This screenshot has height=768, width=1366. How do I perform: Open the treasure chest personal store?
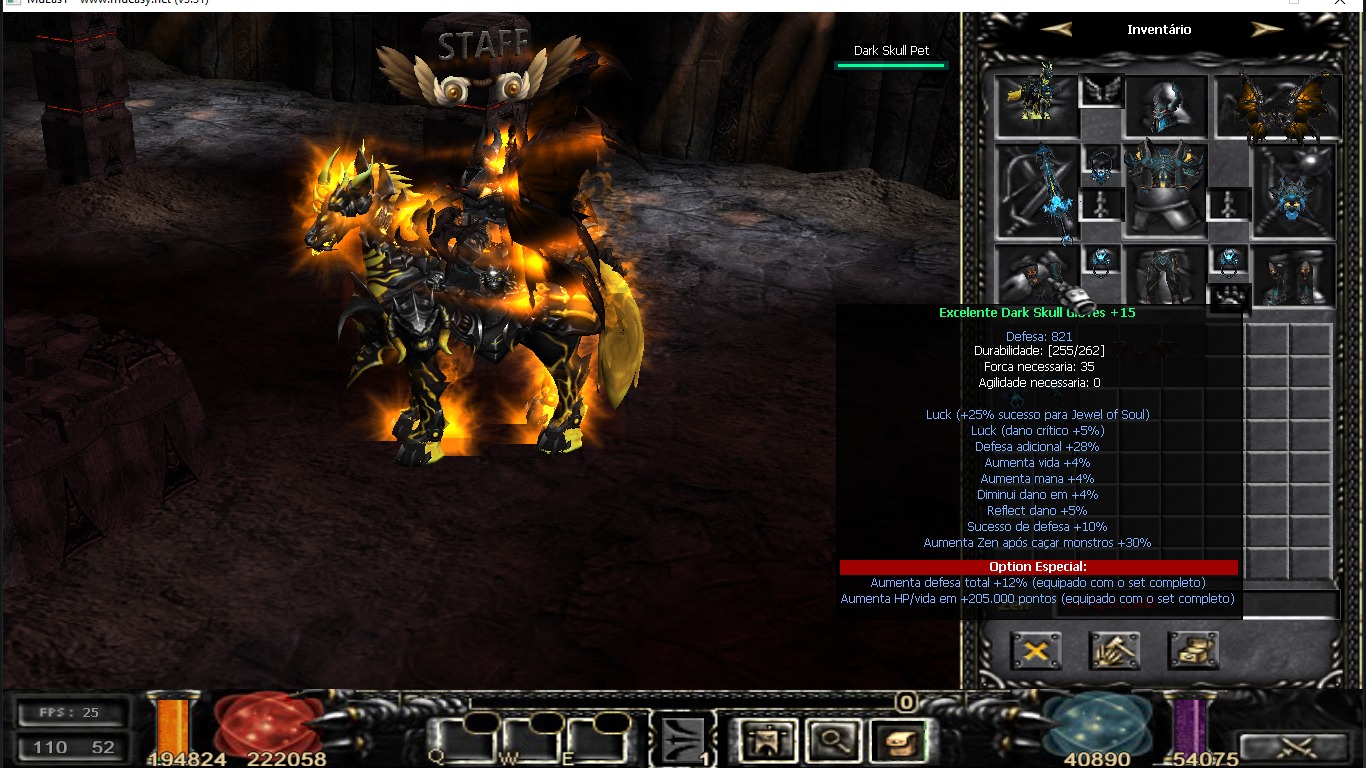[x=1193, y=651]
